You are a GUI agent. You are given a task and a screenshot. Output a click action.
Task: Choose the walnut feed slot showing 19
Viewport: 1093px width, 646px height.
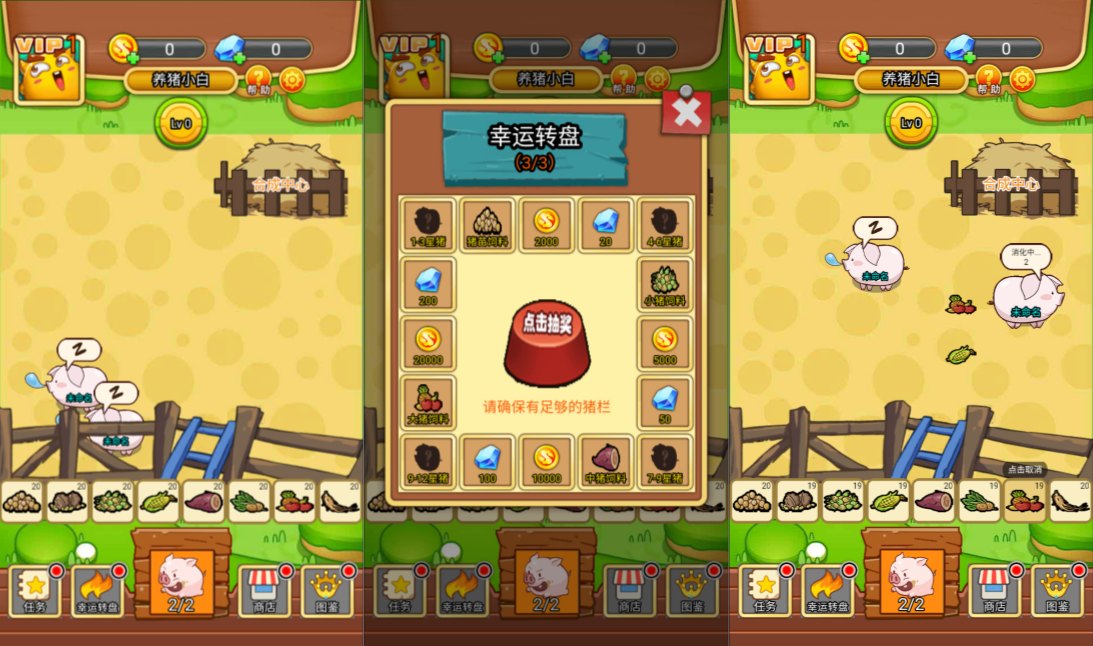tap(798, 500)
